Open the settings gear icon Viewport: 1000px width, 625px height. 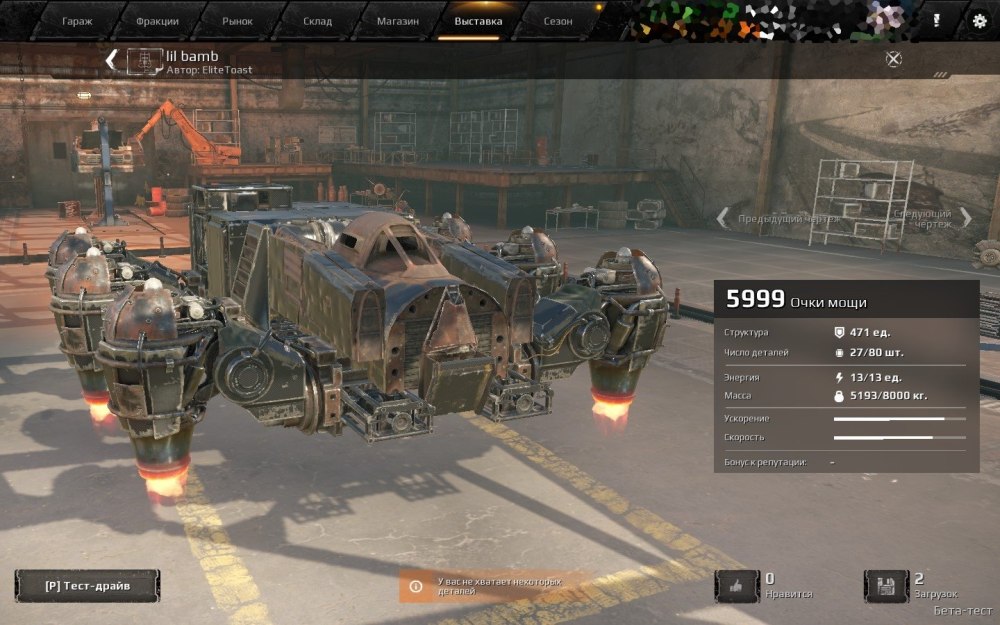[979, 20]
